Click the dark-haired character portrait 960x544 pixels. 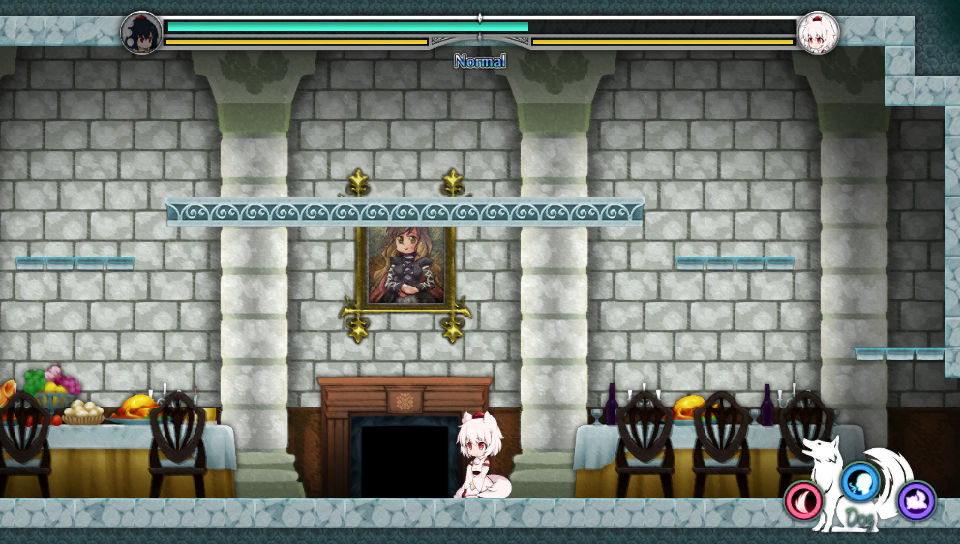coord(141,33)
